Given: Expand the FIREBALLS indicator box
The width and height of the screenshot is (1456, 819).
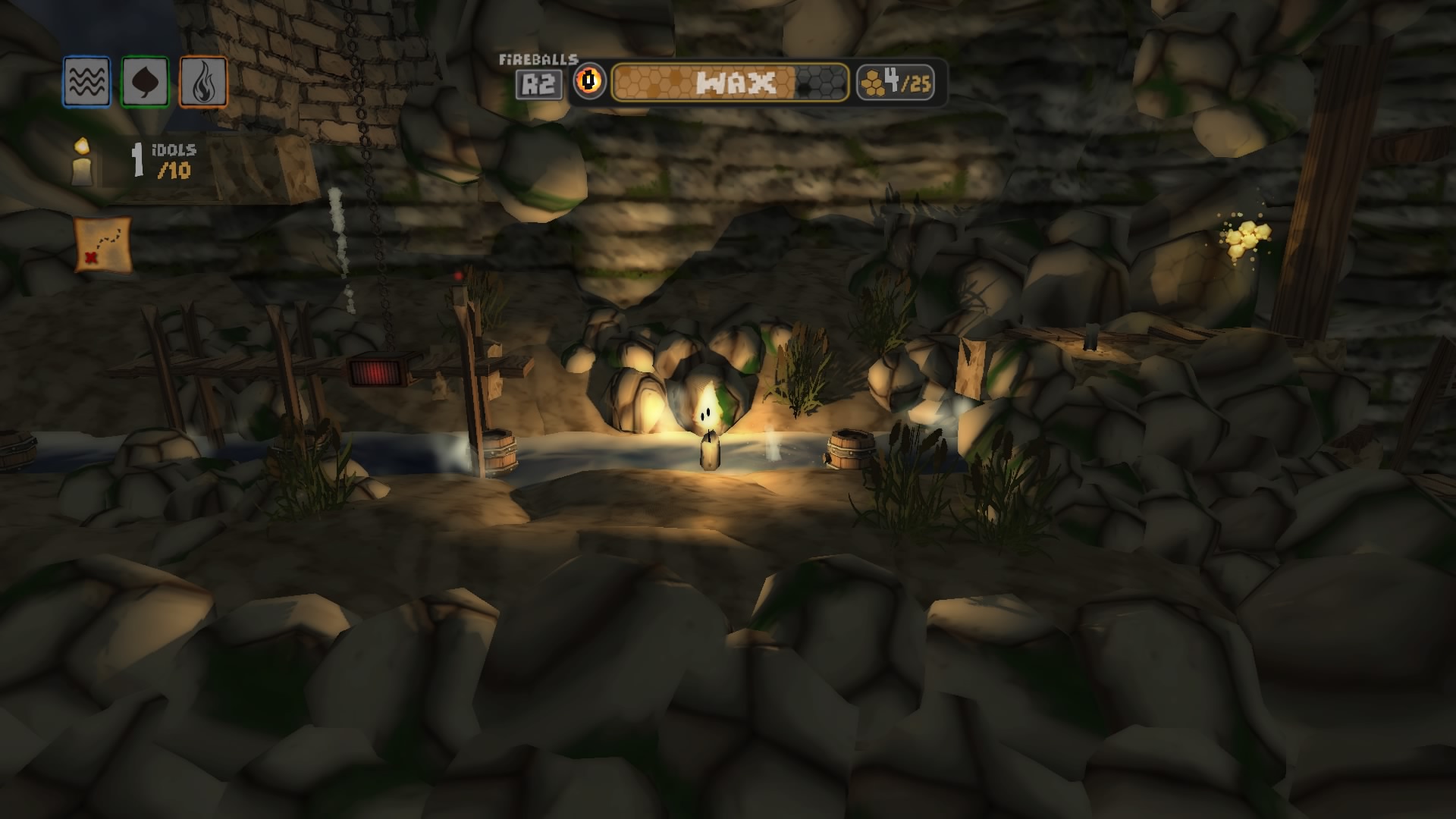Looking at the screenshot, I should [540, 74].
